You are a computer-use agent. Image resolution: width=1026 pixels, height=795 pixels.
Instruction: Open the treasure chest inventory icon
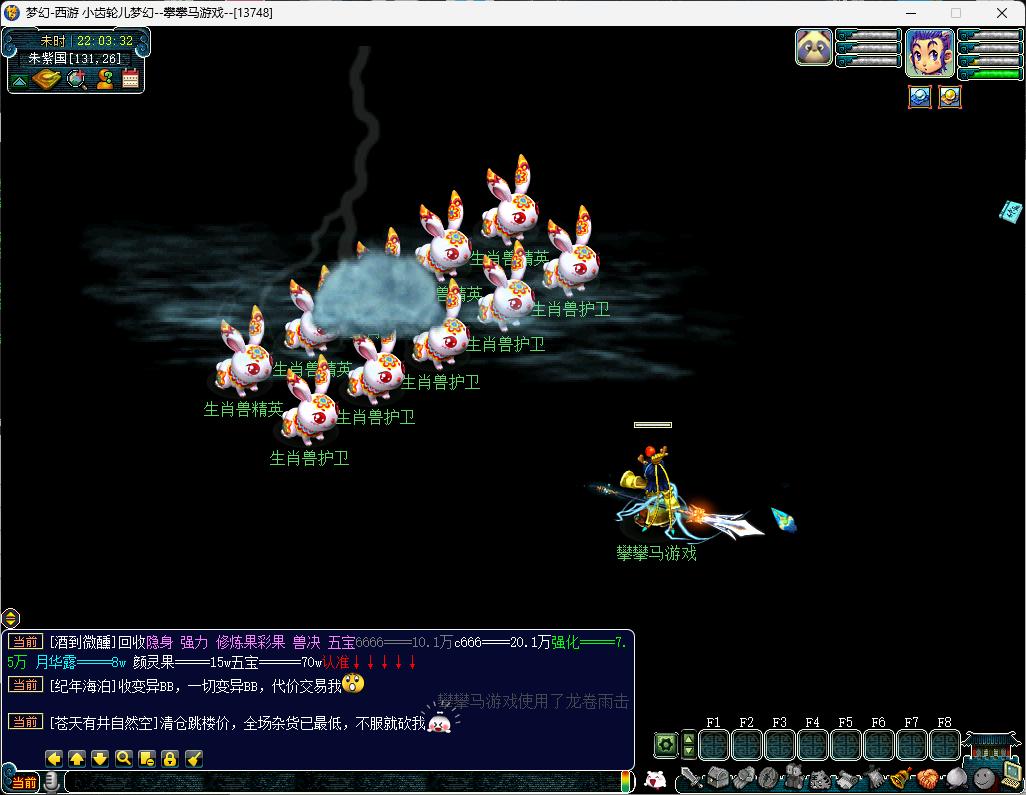717,778
